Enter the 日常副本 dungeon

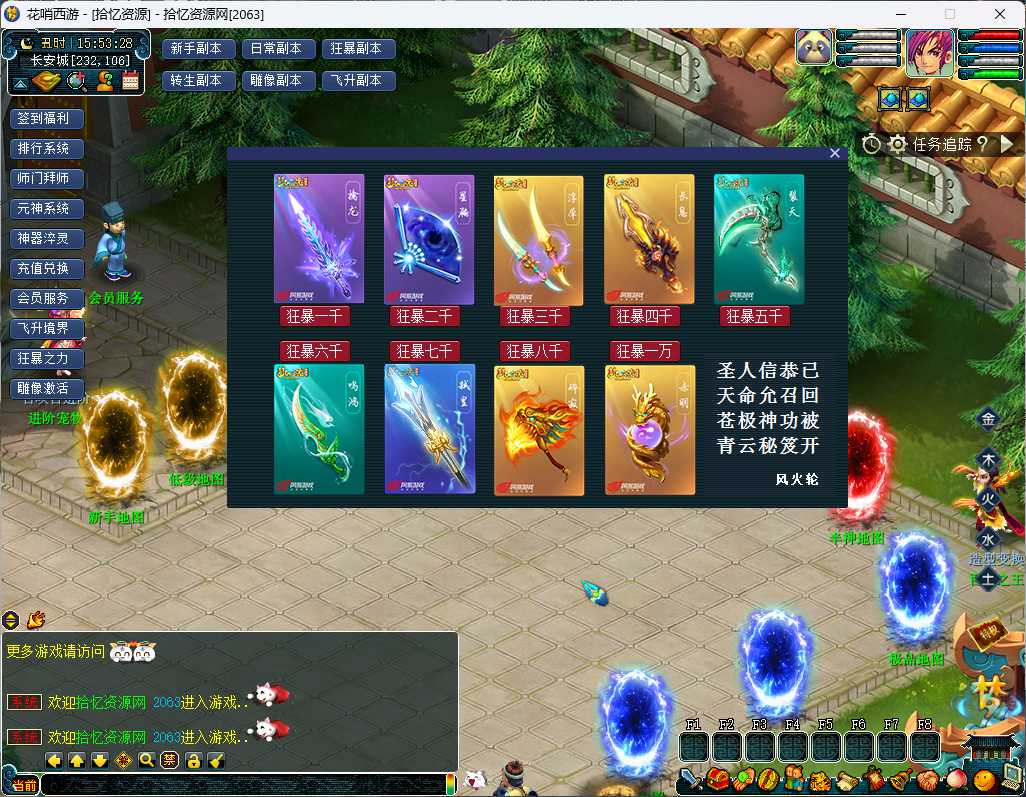[x=278, y=49]
